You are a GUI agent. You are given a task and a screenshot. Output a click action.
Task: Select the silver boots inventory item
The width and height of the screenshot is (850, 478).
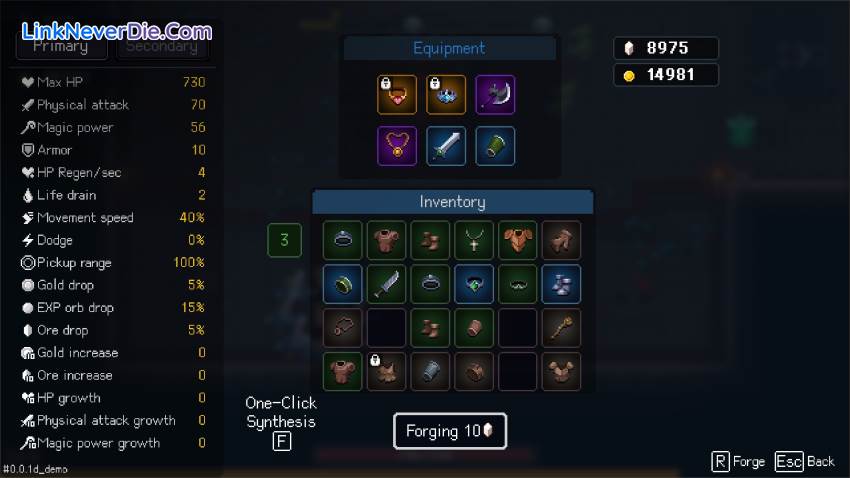pyautogui.click(x=562, y=284)
